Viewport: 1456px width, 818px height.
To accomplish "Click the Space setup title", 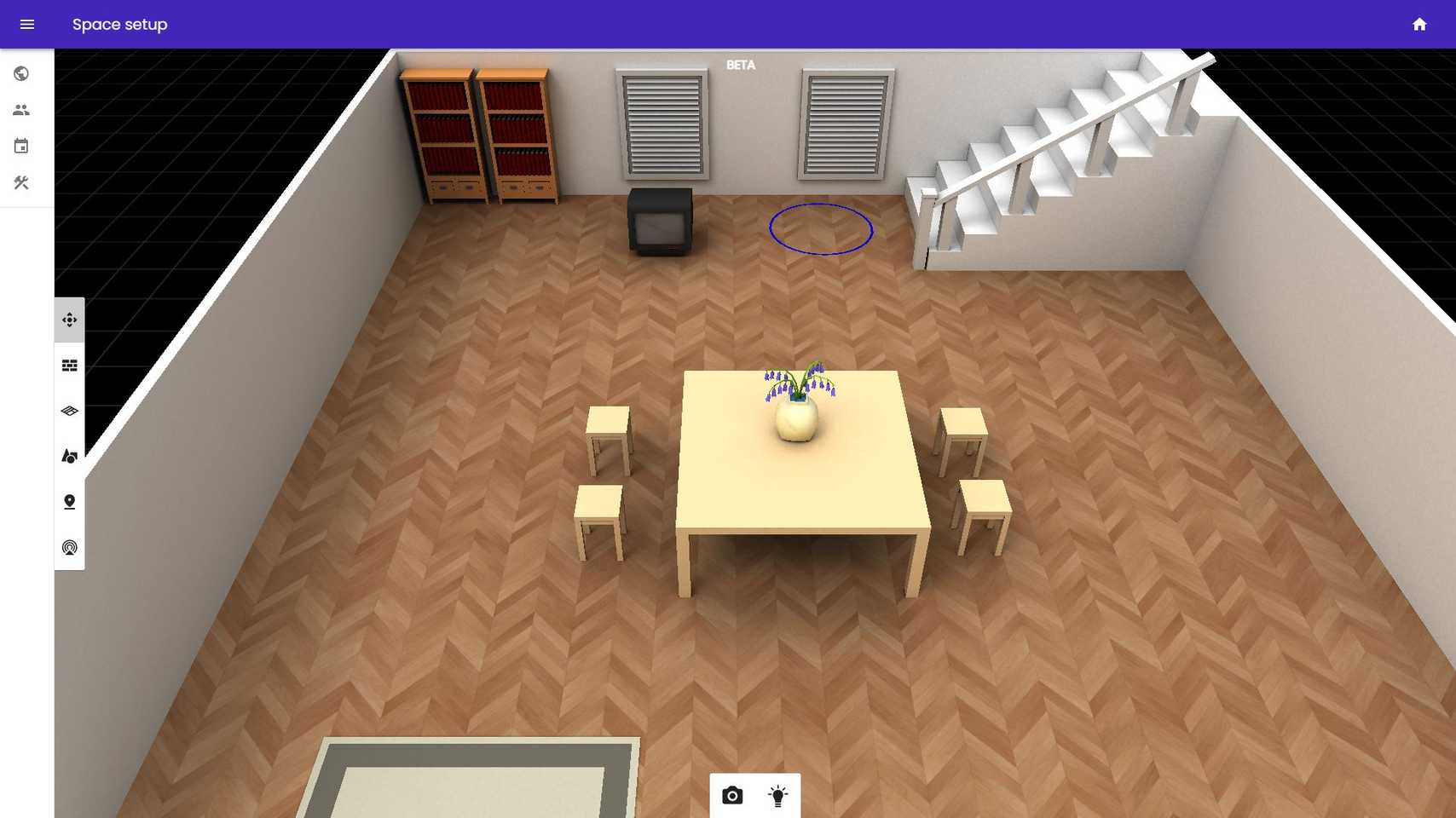I will pyautogui.click(x=119, y=24).
